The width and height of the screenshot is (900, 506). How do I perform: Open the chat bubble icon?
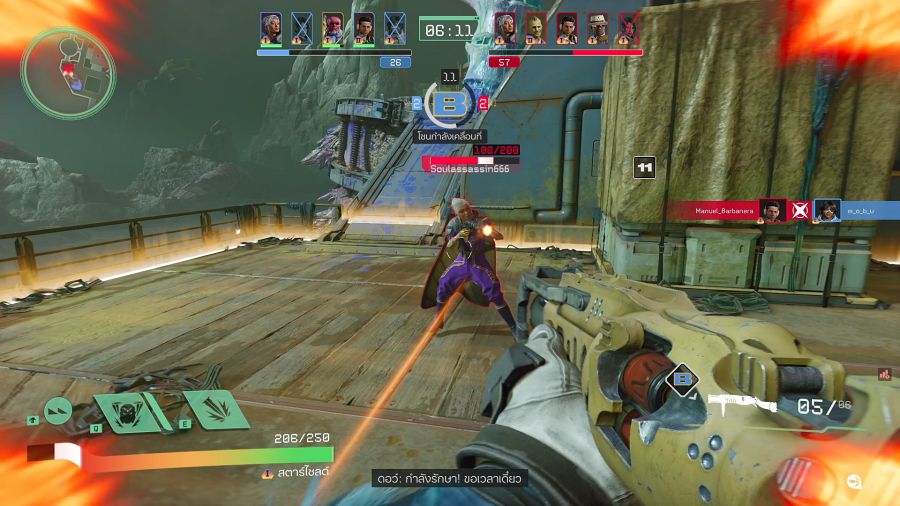[853, 481]
